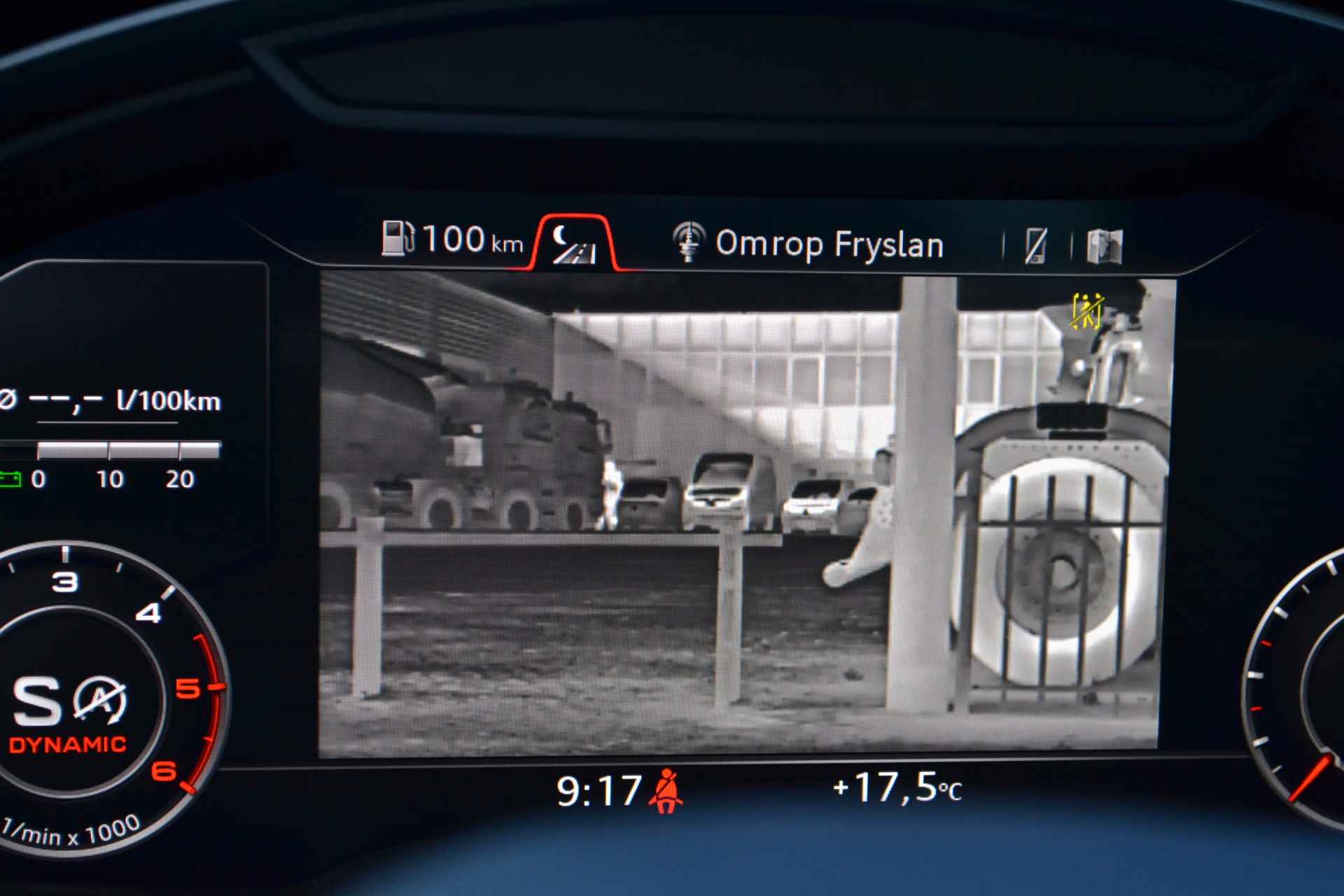Switch to the phone tab
The image size is (1344, 896).
click(1035, 246)
